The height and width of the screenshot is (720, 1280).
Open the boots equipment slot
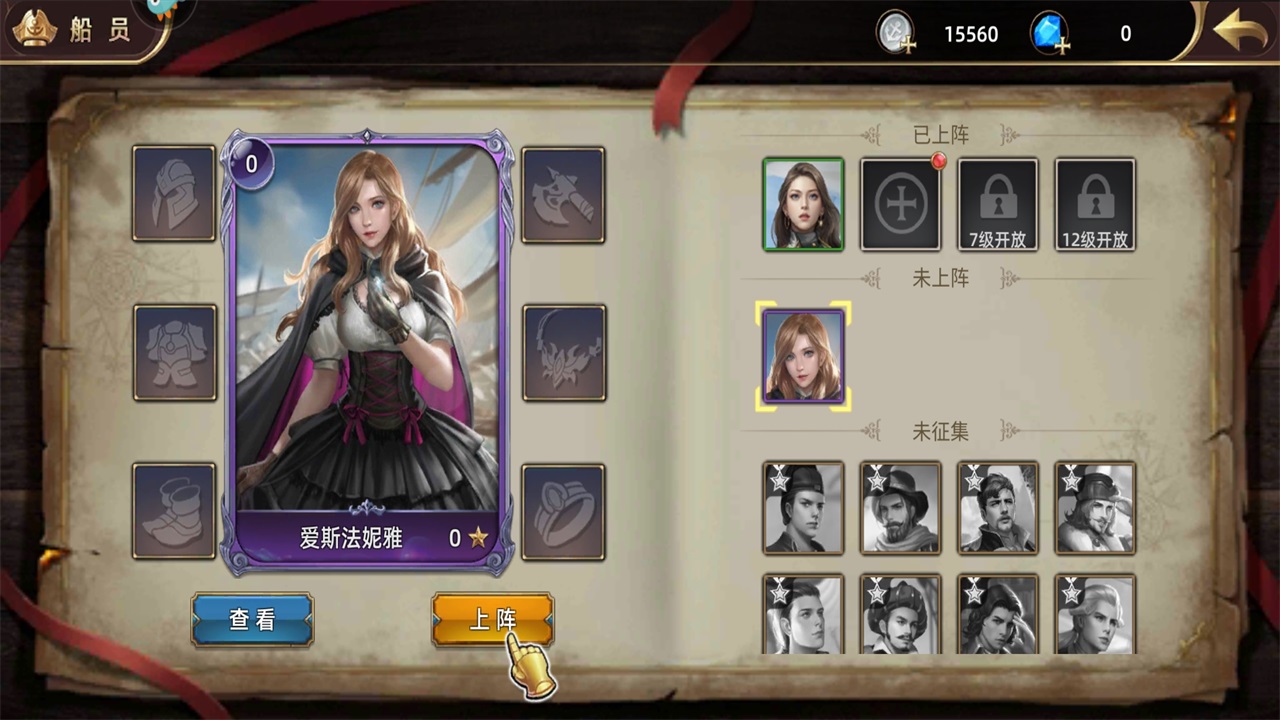click(x=175, y=510)
